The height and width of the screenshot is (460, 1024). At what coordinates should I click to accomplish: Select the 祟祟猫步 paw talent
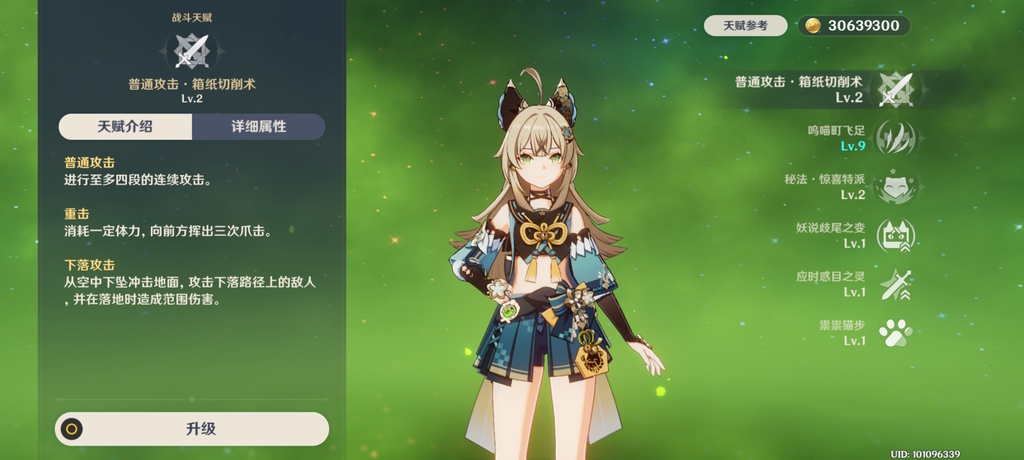click(894, 333)
